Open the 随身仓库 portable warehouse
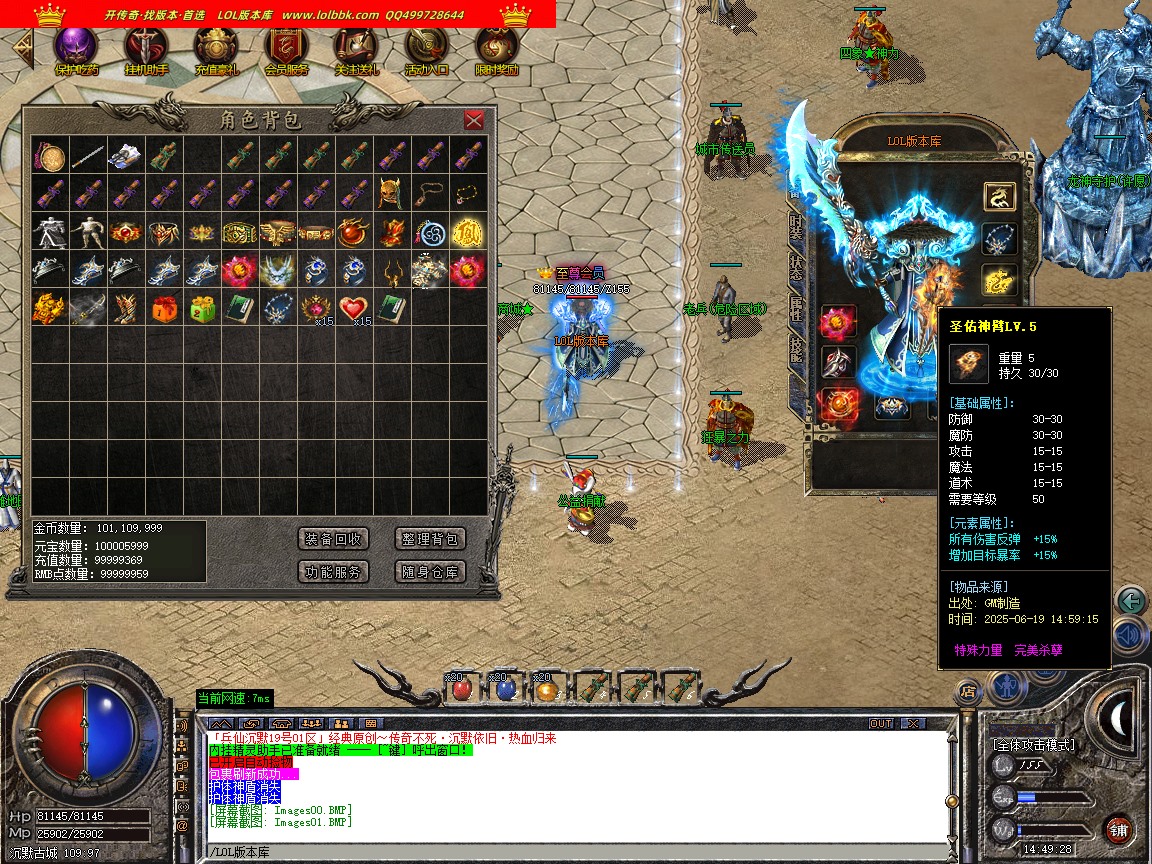 coord(430,572)
